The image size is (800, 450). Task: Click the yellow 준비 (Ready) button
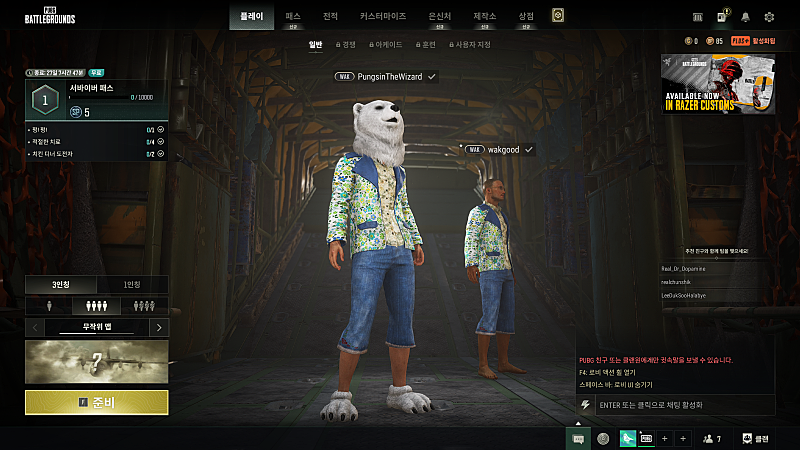pos(96,402)
